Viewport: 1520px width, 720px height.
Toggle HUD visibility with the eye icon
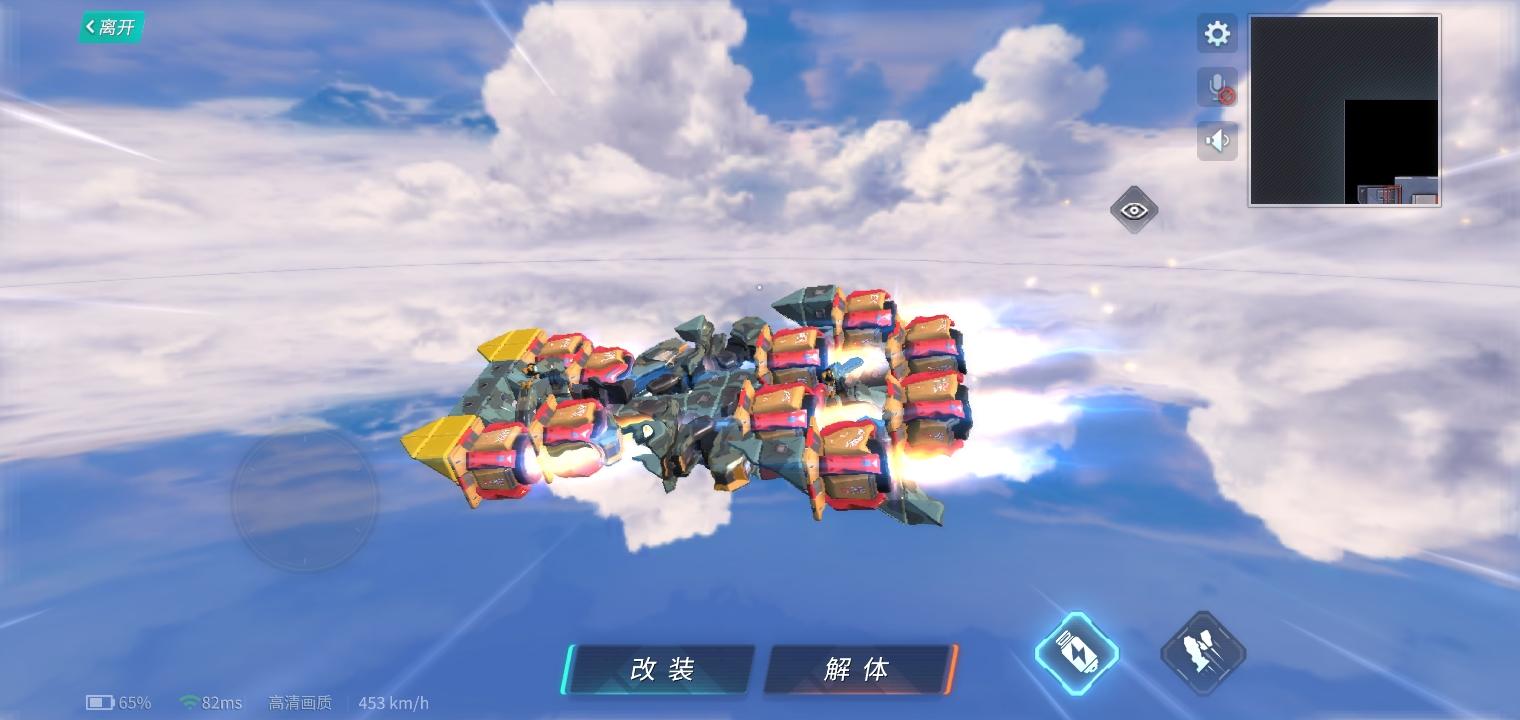pos(1134,210)
